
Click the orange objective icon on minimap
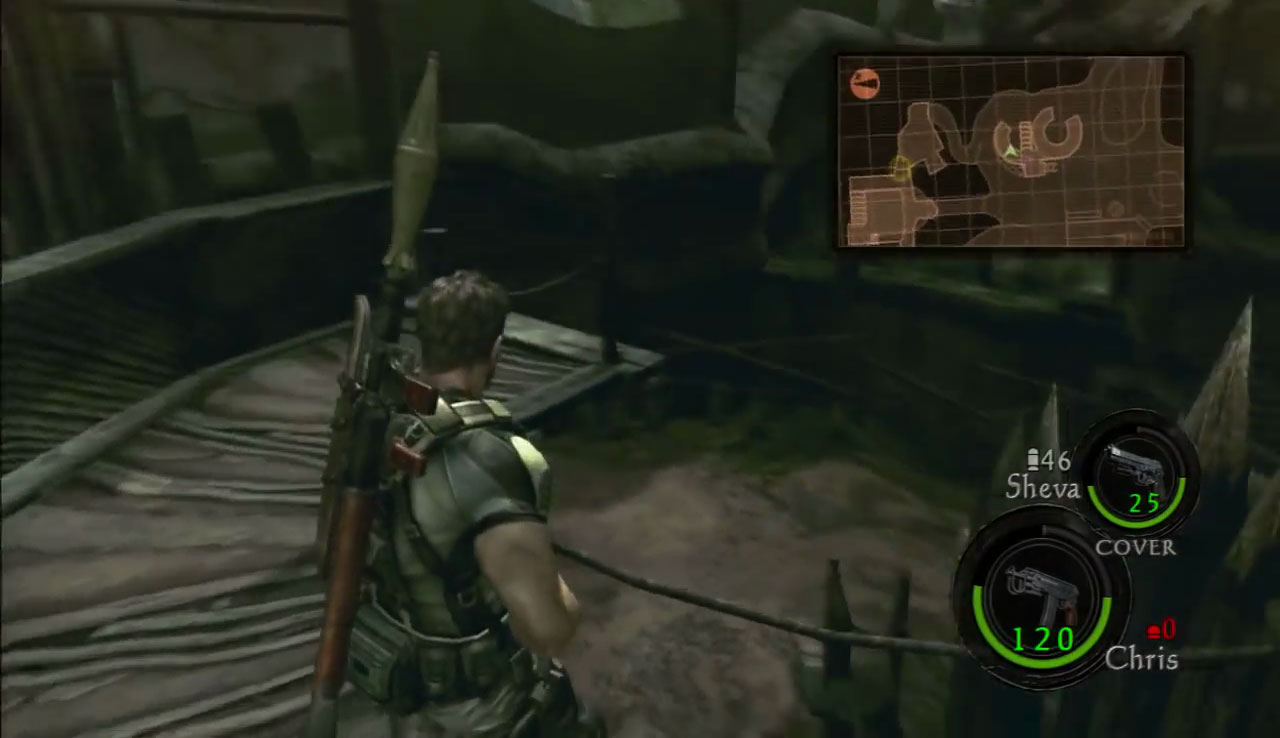[864, 84]
